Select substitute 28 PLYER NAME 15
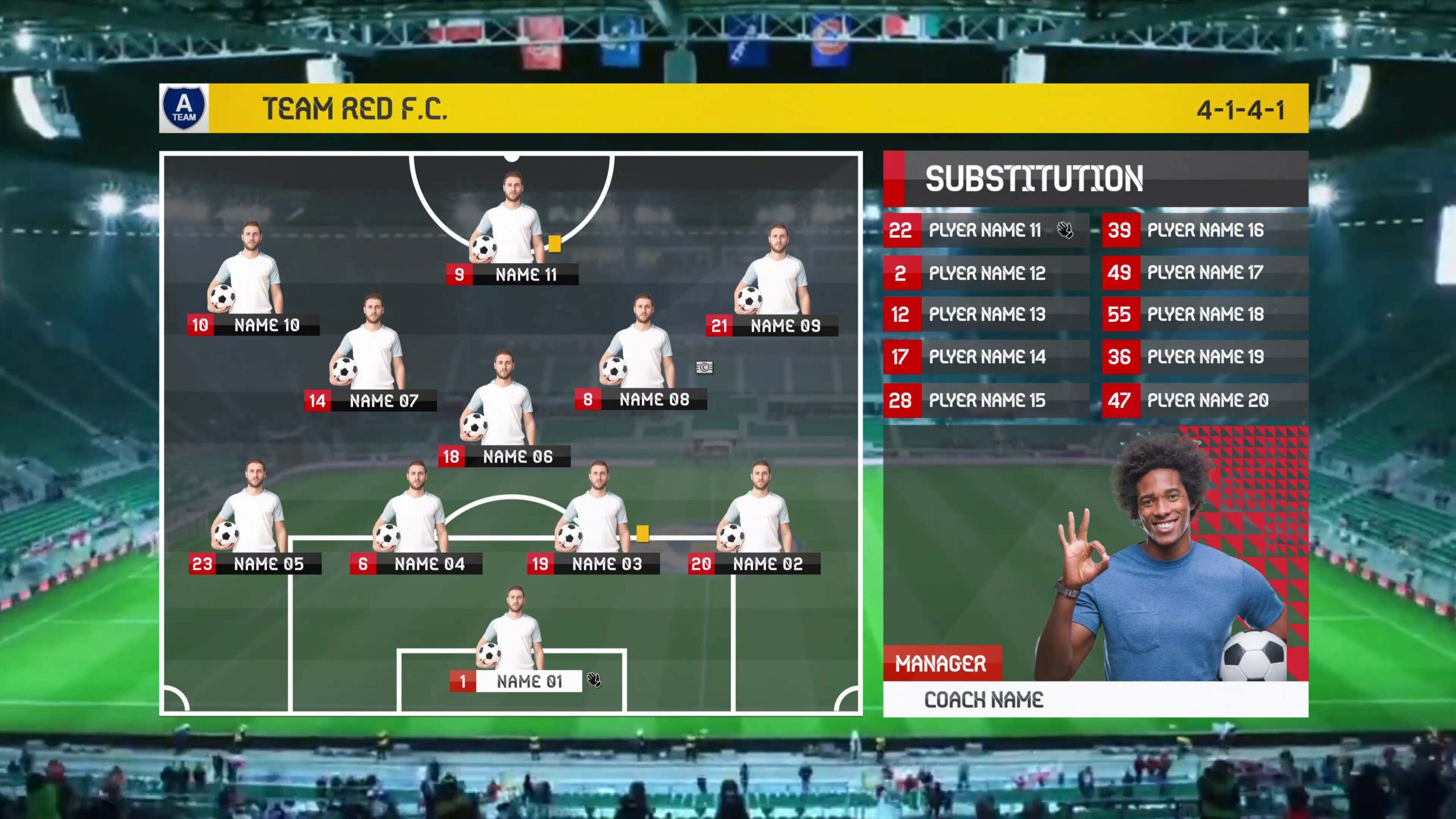The height and width of the screenshot is (819, 1456). 986,400
